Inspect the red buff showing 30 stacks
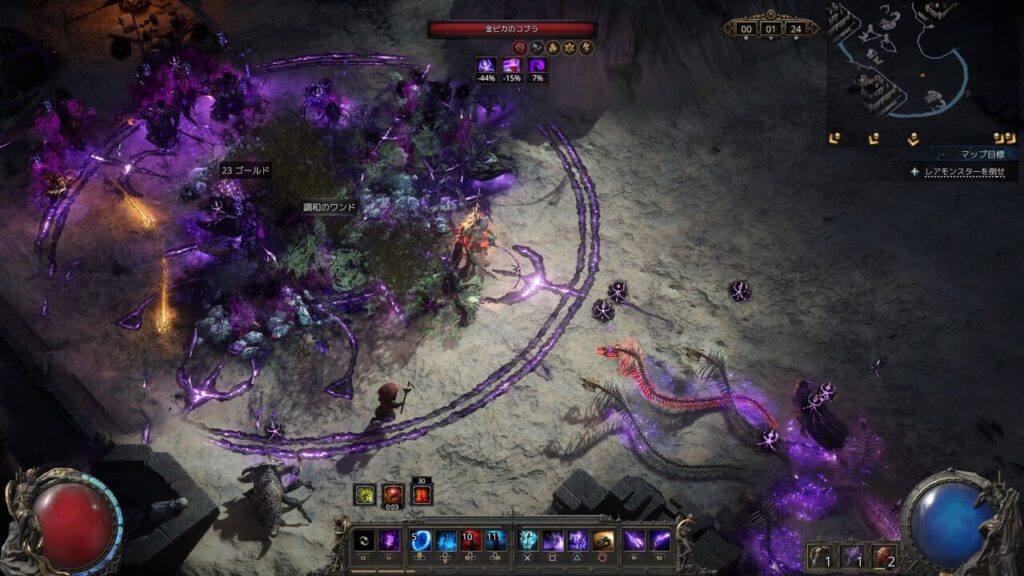The image size is (1024, 576). coord(422,494)
